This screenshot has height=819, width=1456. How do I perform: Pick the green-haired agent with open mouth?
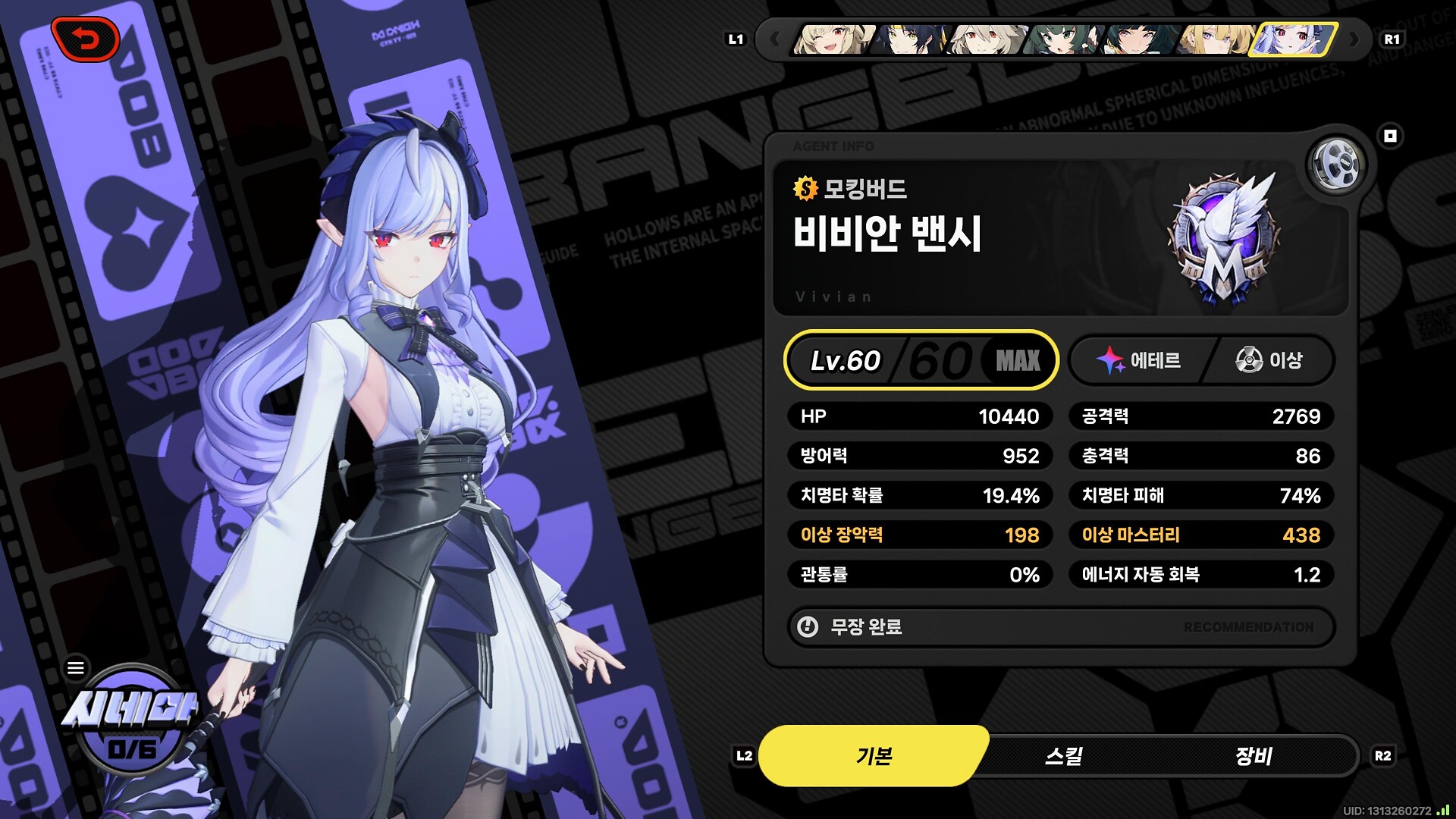coord(1061,39)
